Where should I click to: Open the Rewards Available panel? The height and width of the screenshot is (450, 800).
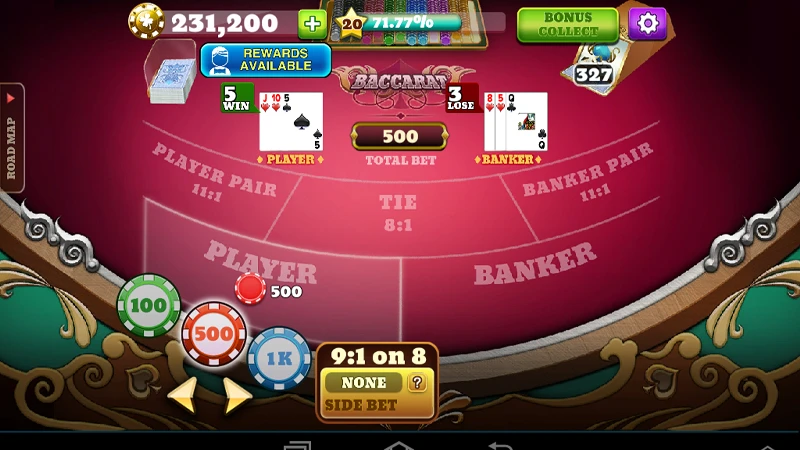265,60
